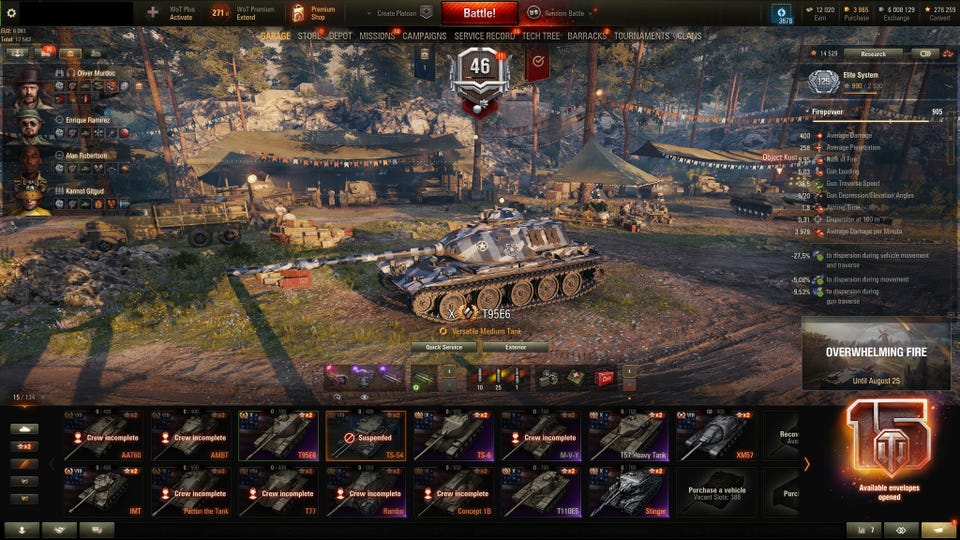Open the Premium Shop
960x540 pixels.
(x=312, y=13)
